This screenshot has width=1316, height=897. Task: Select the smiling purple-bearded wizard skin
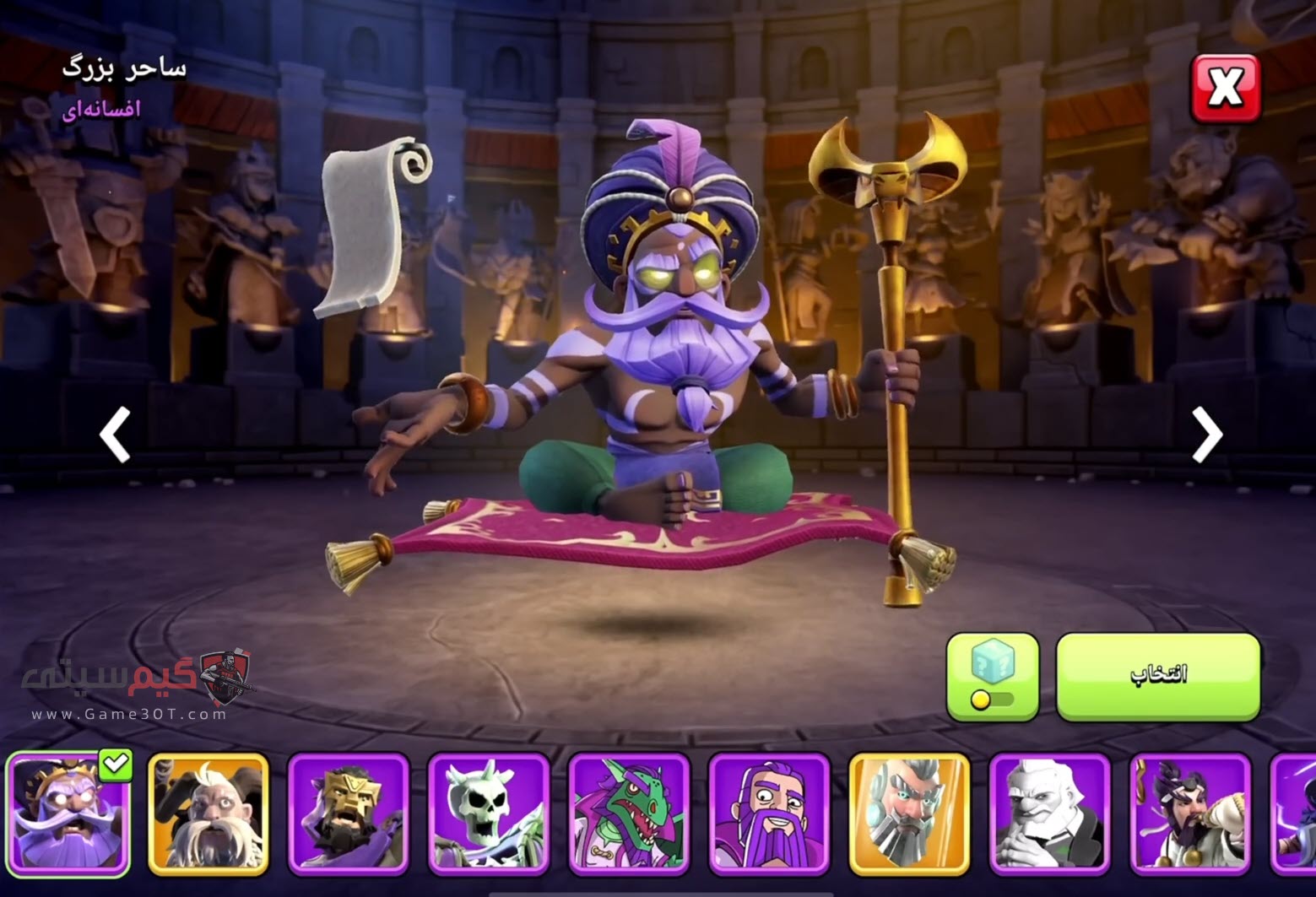point(769,813)
